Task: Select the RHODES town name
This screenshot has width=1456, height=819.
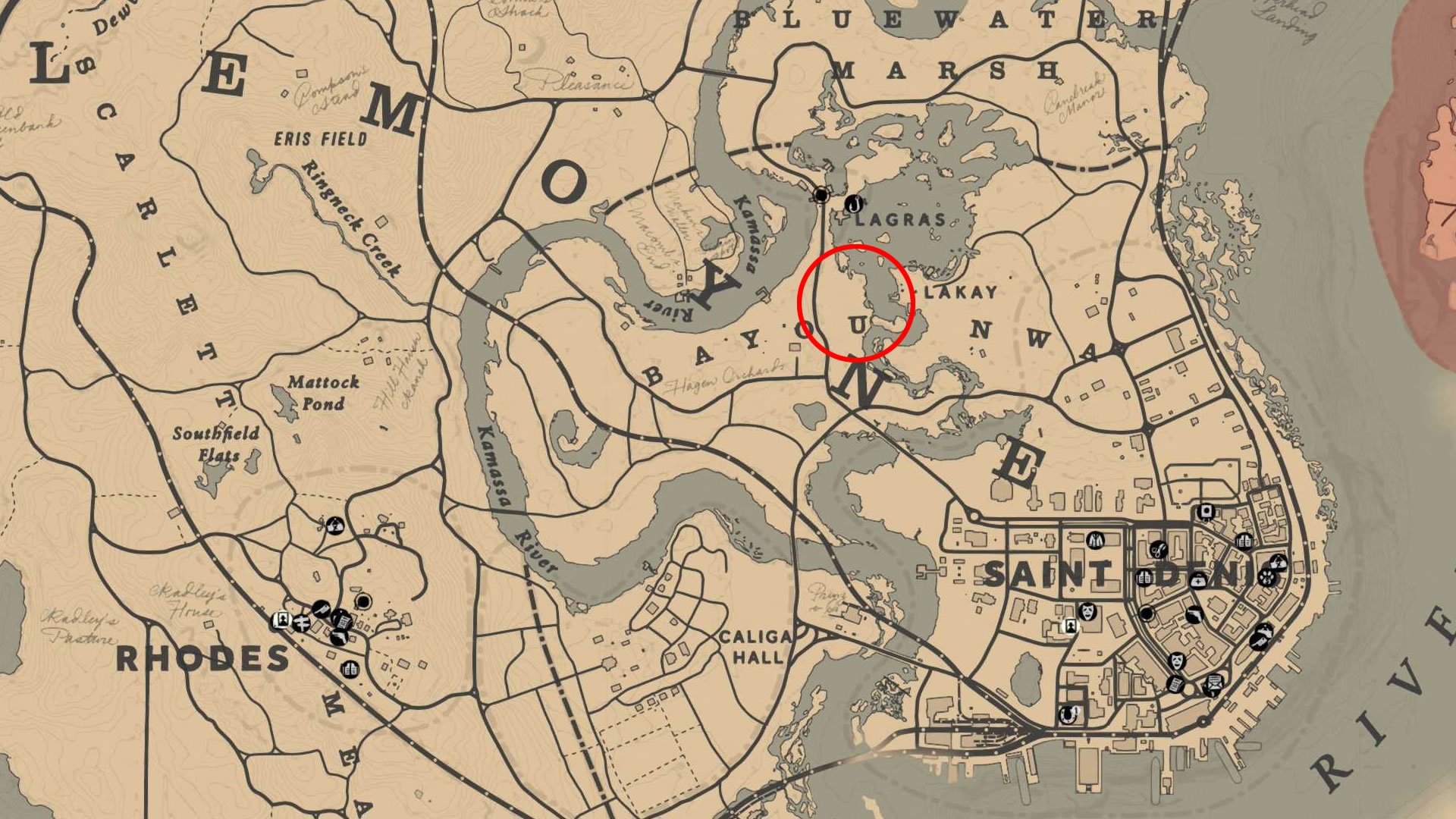Action: (x=205, y=656)
